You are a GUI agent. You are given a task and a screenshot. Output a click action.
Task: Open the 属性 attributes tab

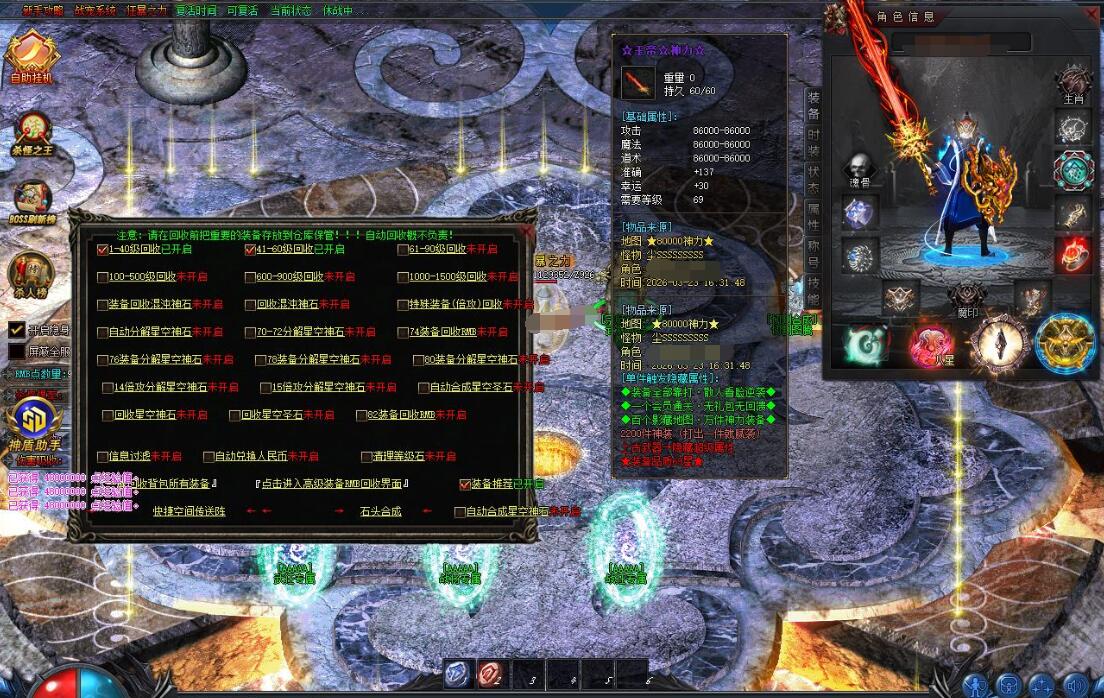(x=814, y=219)
